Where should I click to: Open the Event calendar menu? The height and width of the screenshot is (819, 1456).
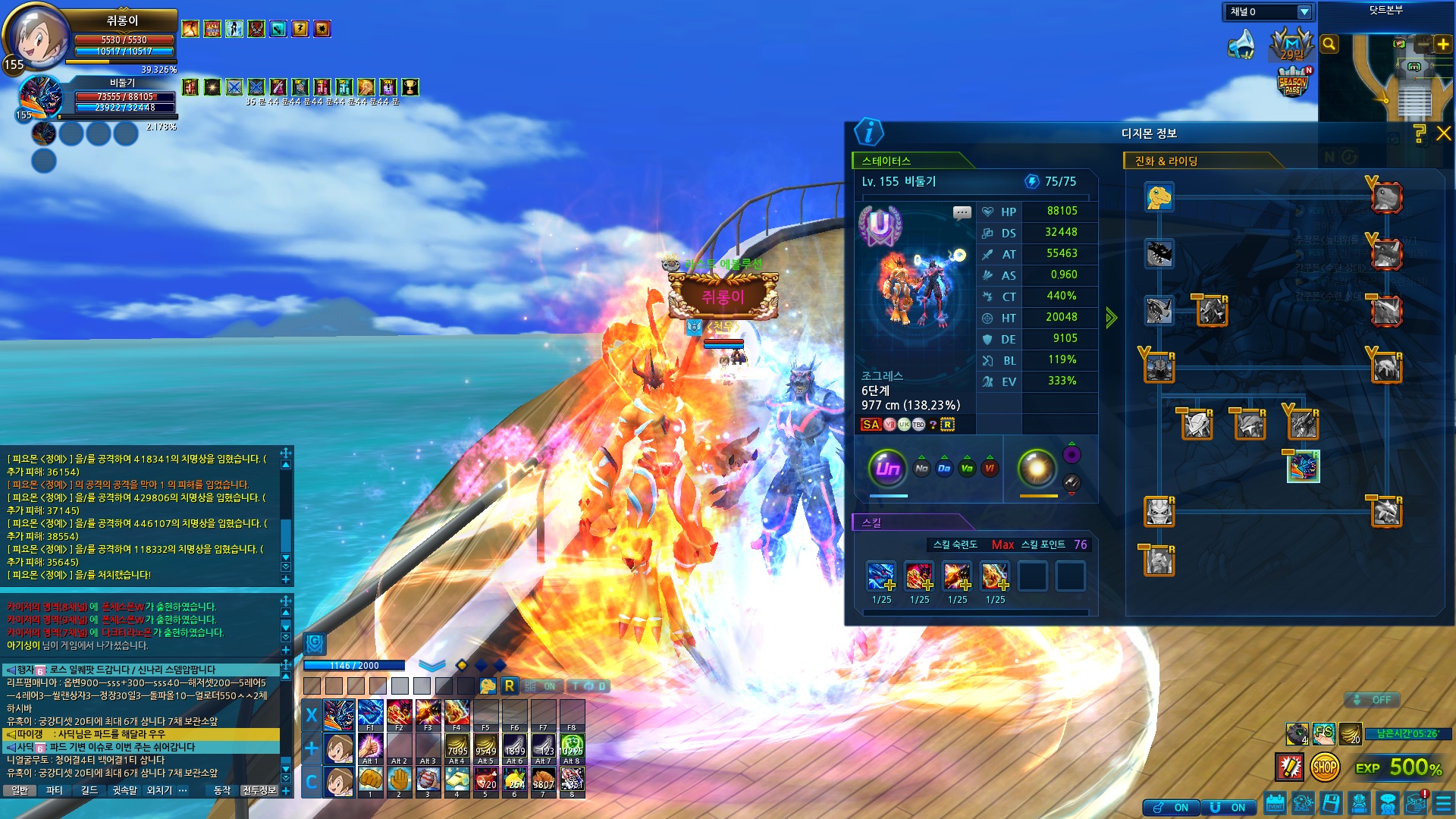click(1275, 804)
